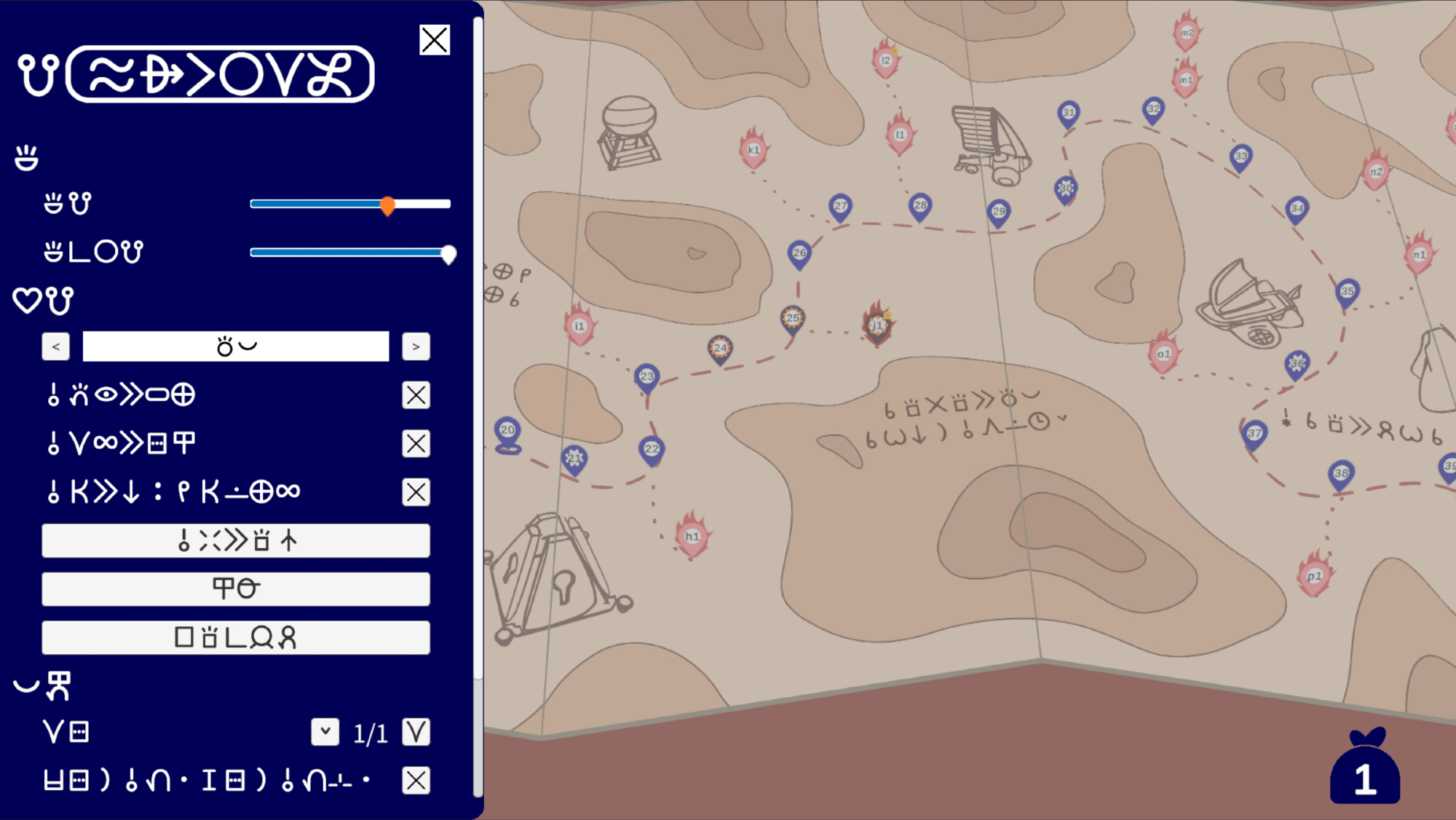Select the red flame marker k1
Image resolution: width=1456 pixels, height=820 pixels.
click(753, 151)
